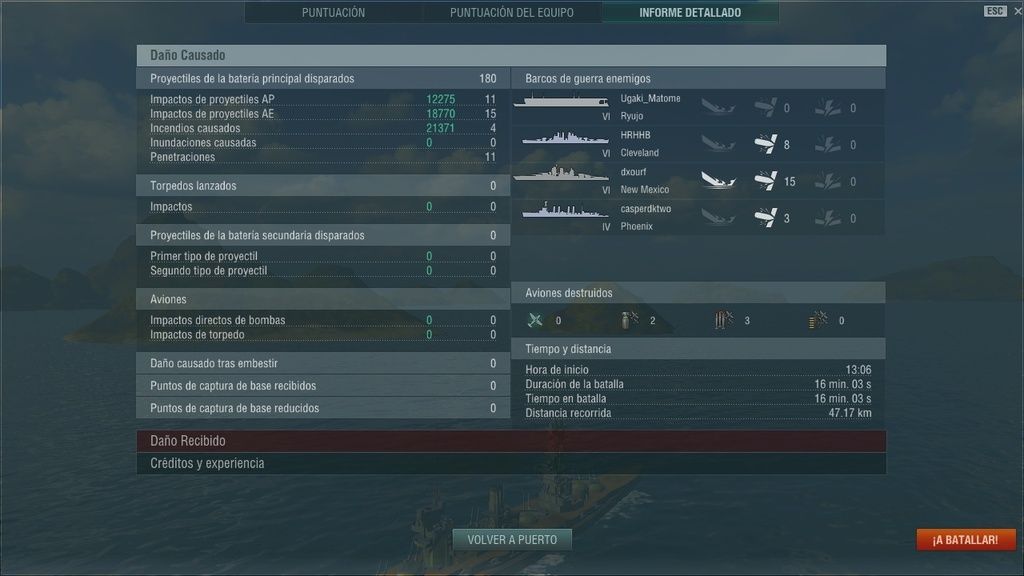Close the report with the ESC button
The height and width of the screenshot is (576, 1024).
pos(995,11)
